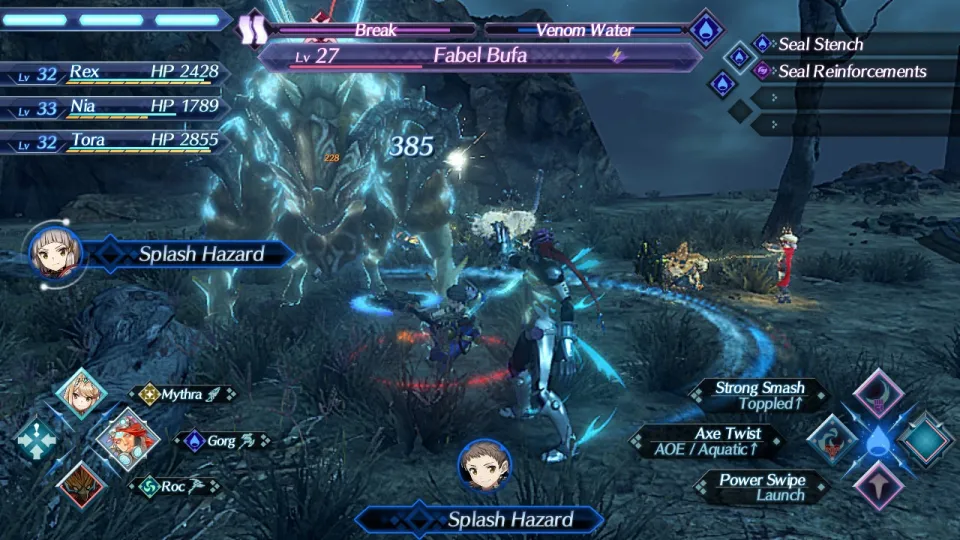960x540 pixels.
Task: Click the water element icon beside Venom Water
Action: pos(707,27)
